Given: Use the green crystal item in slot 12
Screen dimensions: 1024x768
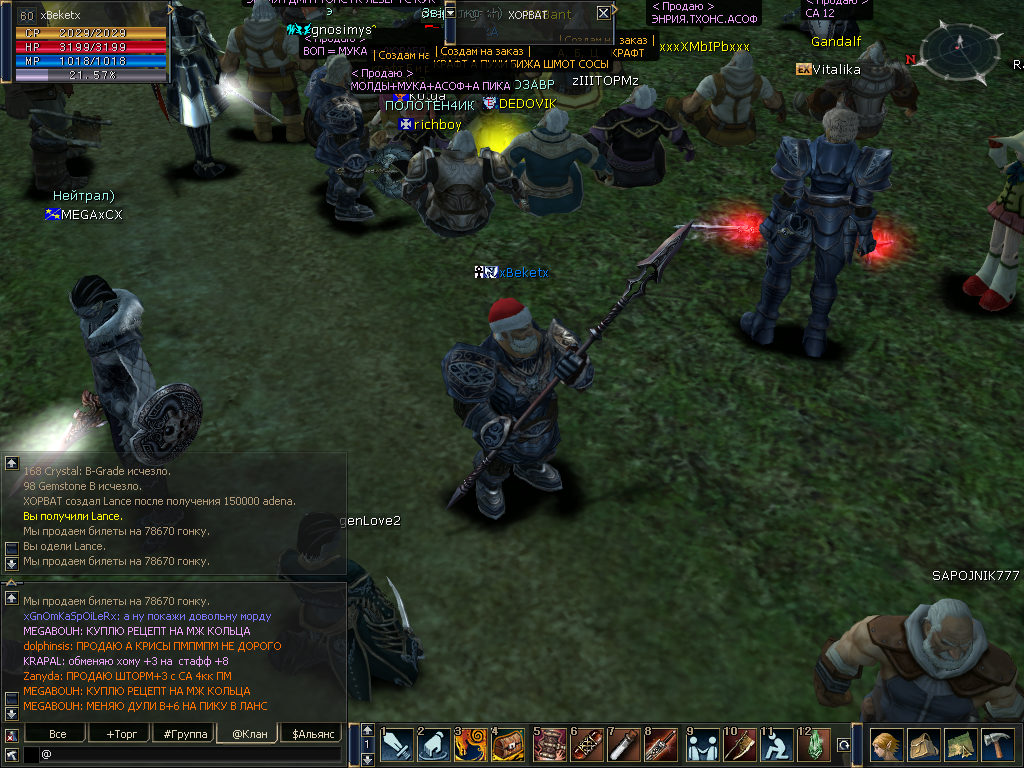Looking at the screenshot, I should pyautogui.click(x=814, y=745).
